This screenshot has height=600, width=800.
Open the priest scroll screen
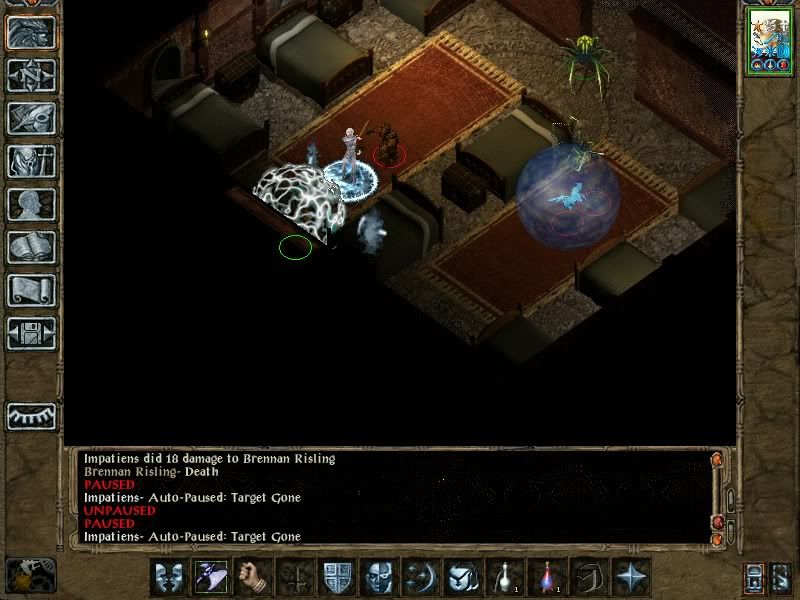pyautogui.click(x=31, y=290)
